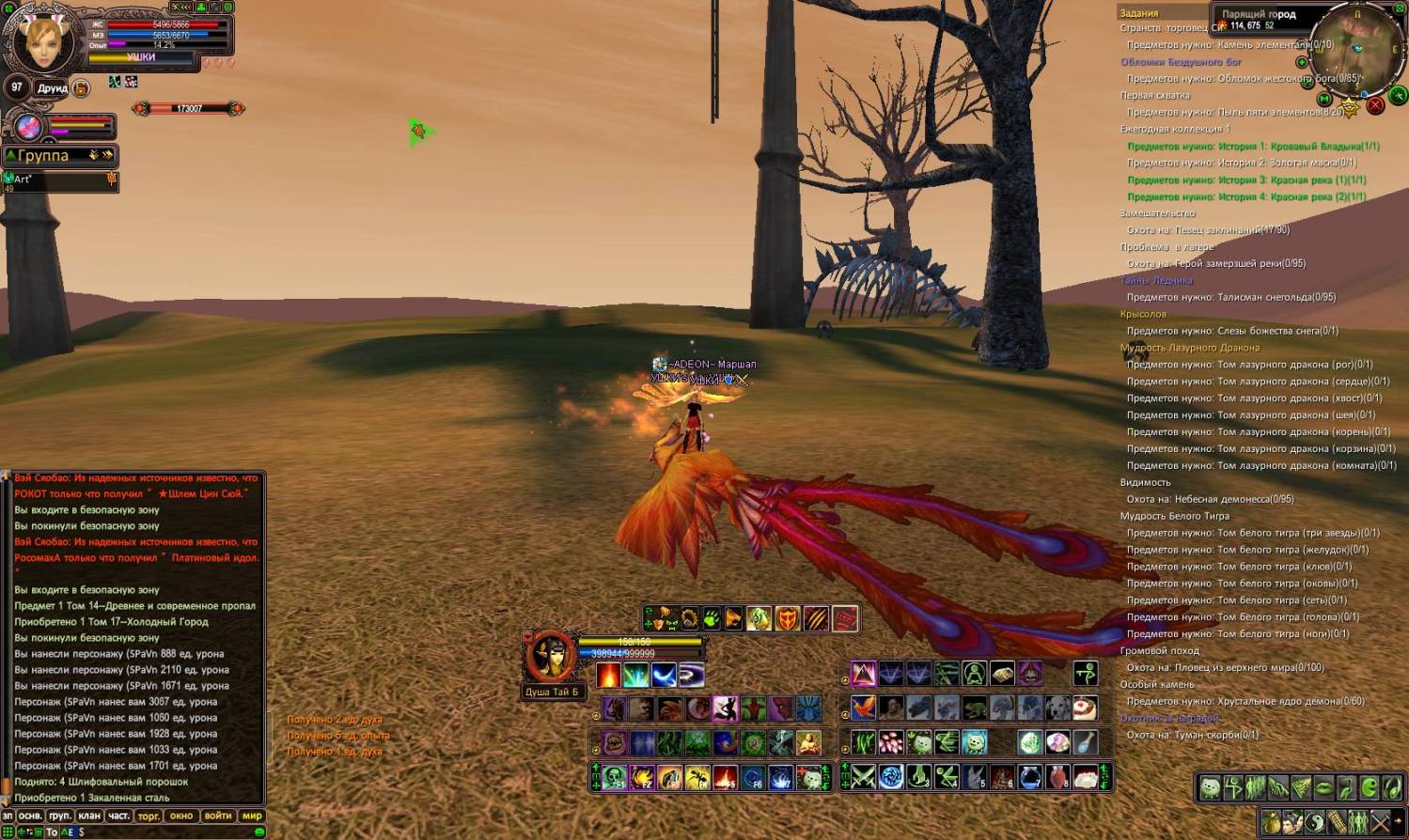Screen dimensions: 1409x840
Task: Activate the crossed swords skill in slot 1
Action: coord(863,777)
